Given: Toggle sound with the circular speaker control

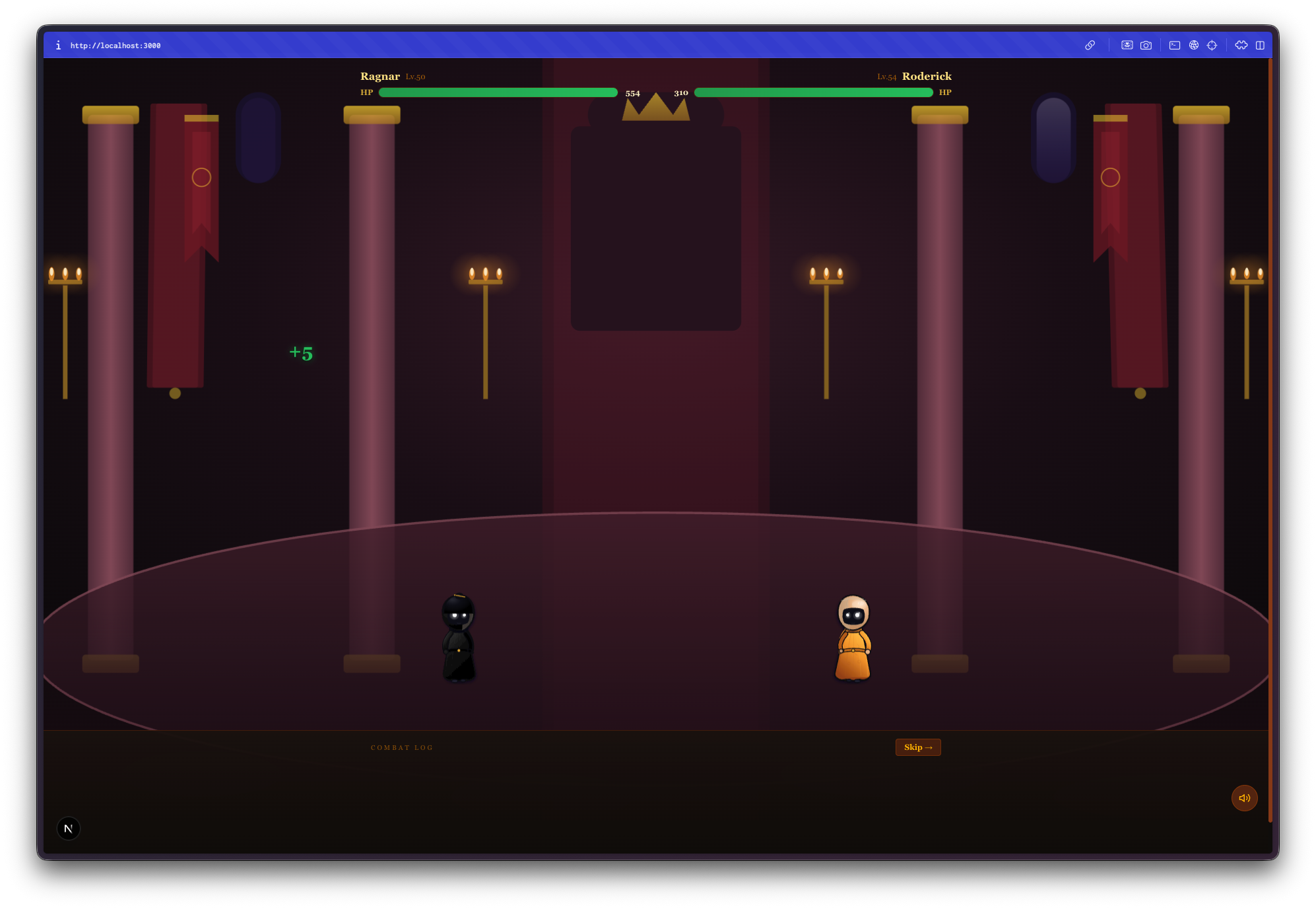Looking at the screenshot, I should (1245, 797).
